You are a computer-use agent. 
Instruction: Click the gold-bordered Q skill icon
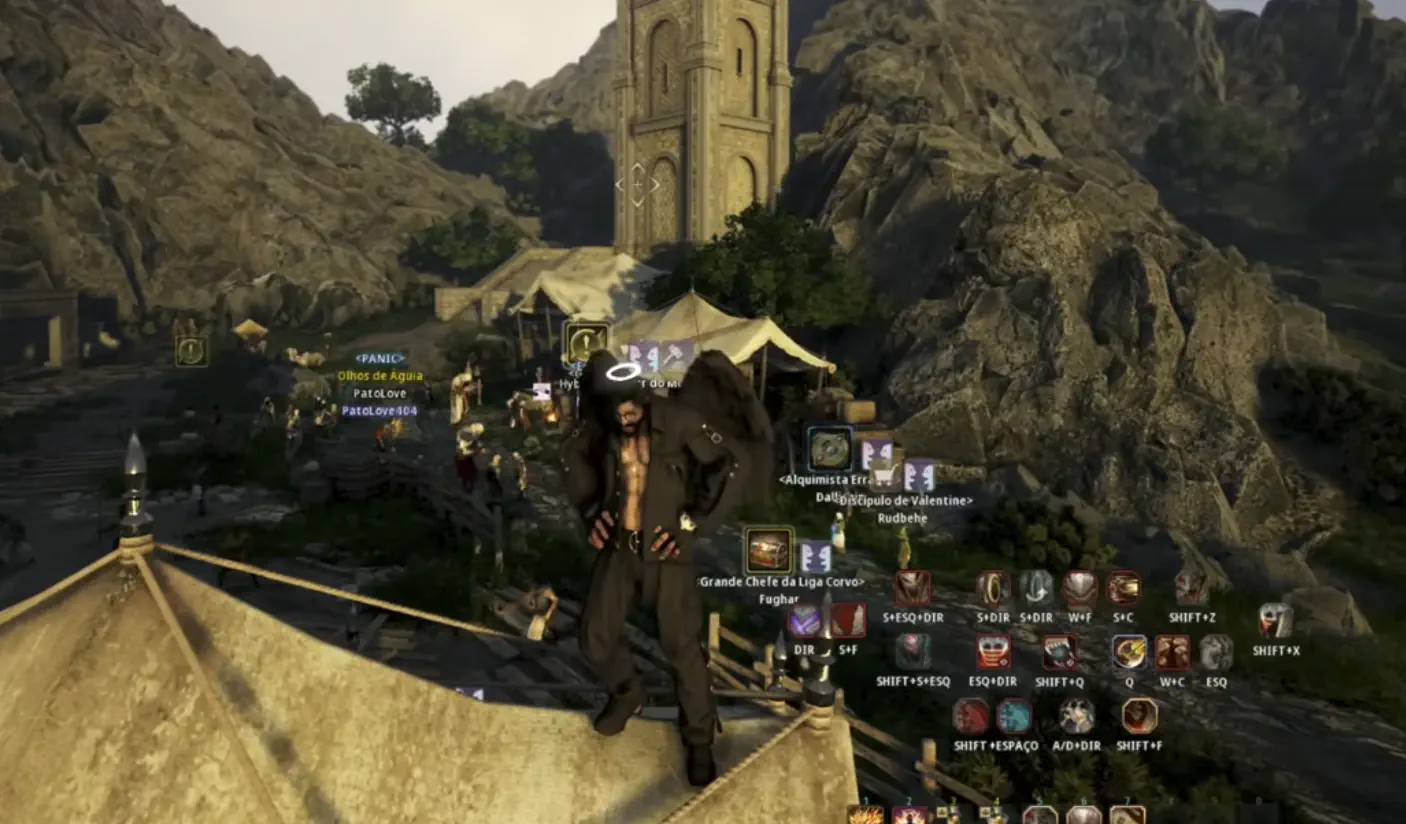tap(1130, 654)
